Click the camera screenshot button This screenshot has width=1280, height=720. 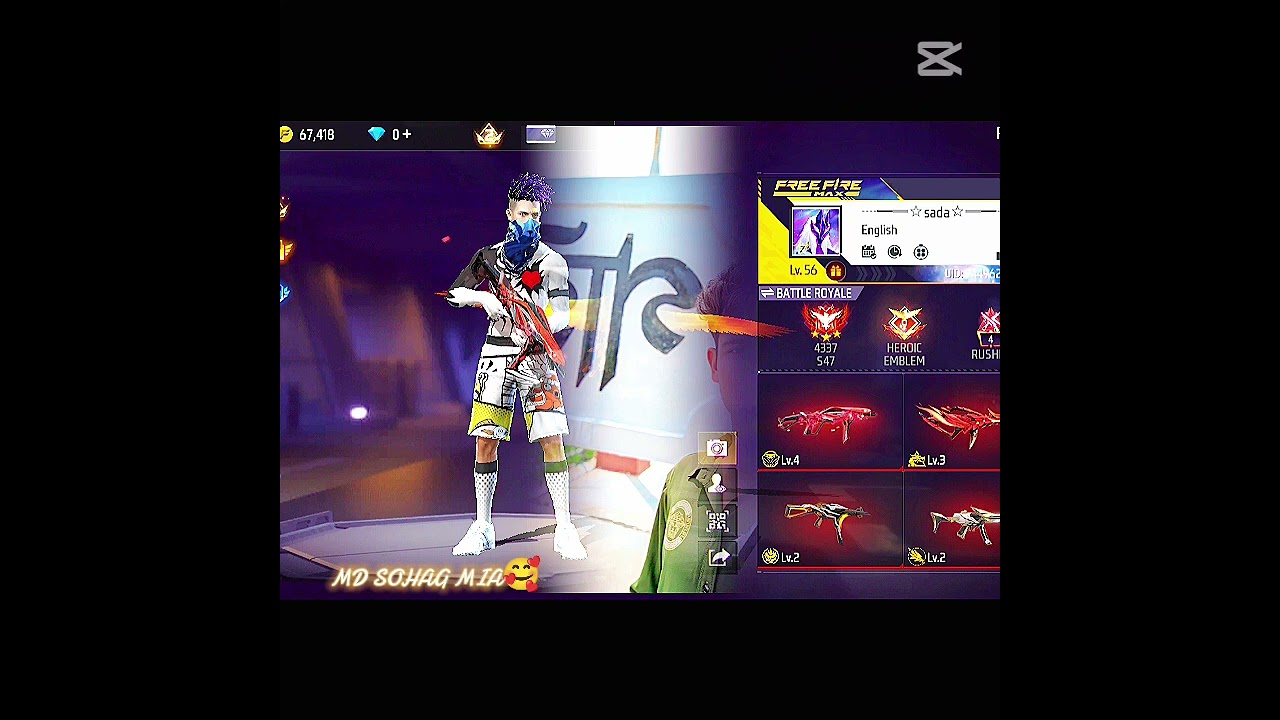[717, 449]
